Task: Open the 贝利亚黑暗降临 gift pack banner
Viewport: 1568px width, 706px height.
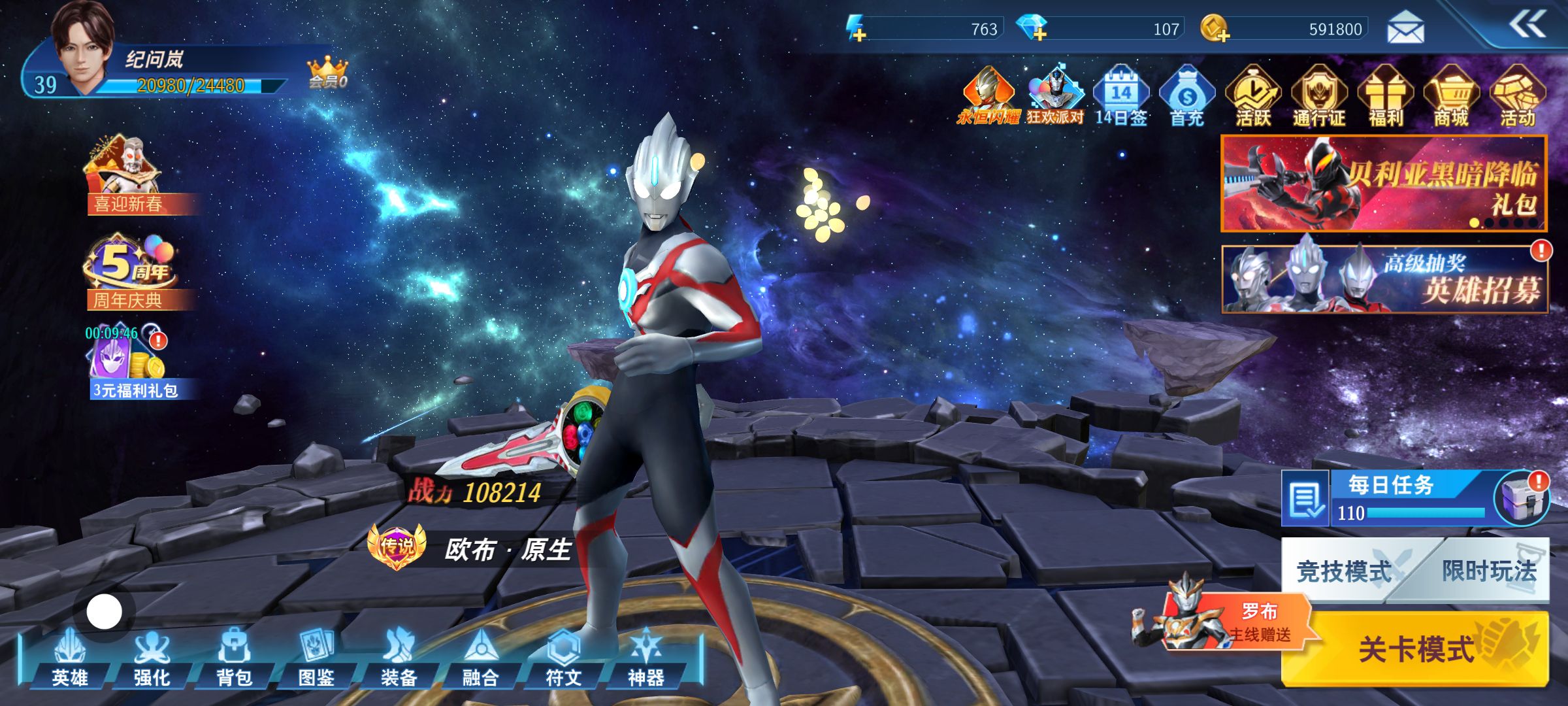Action: [x=1384, y=183]
